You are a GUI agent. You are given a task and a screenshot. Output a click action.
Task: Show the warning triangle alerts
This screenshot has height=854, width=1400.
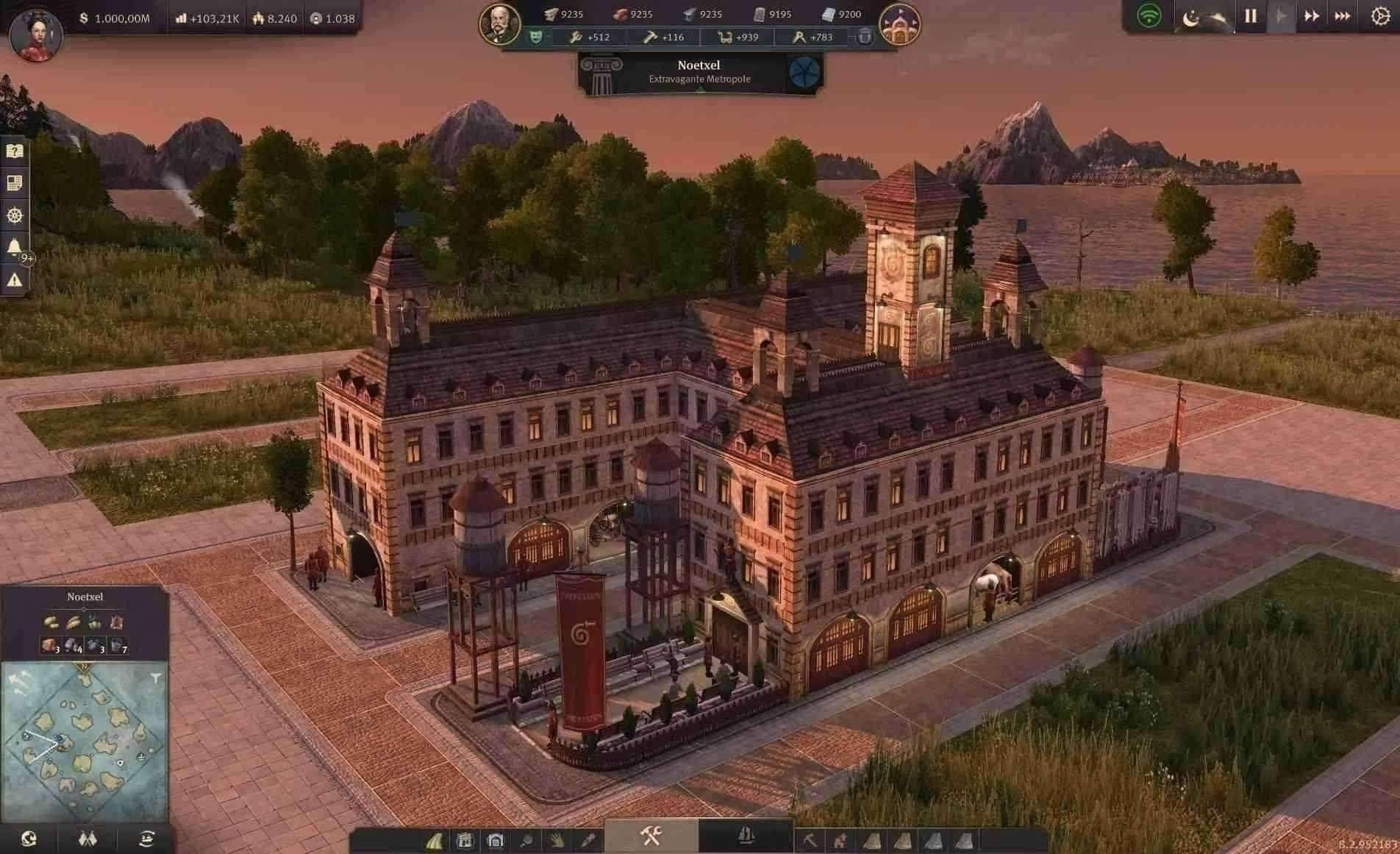pyautogui.click(x=14, y=280)
